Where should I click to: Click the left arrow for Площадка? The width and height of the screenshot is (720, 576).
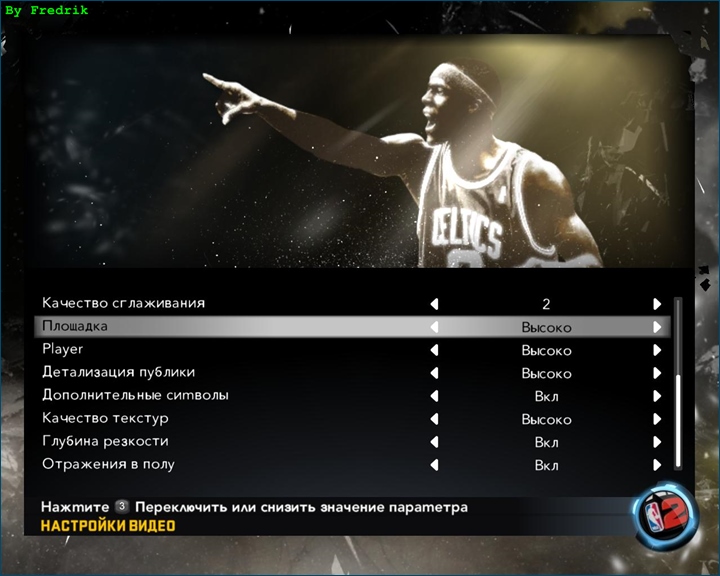(434, 327)
